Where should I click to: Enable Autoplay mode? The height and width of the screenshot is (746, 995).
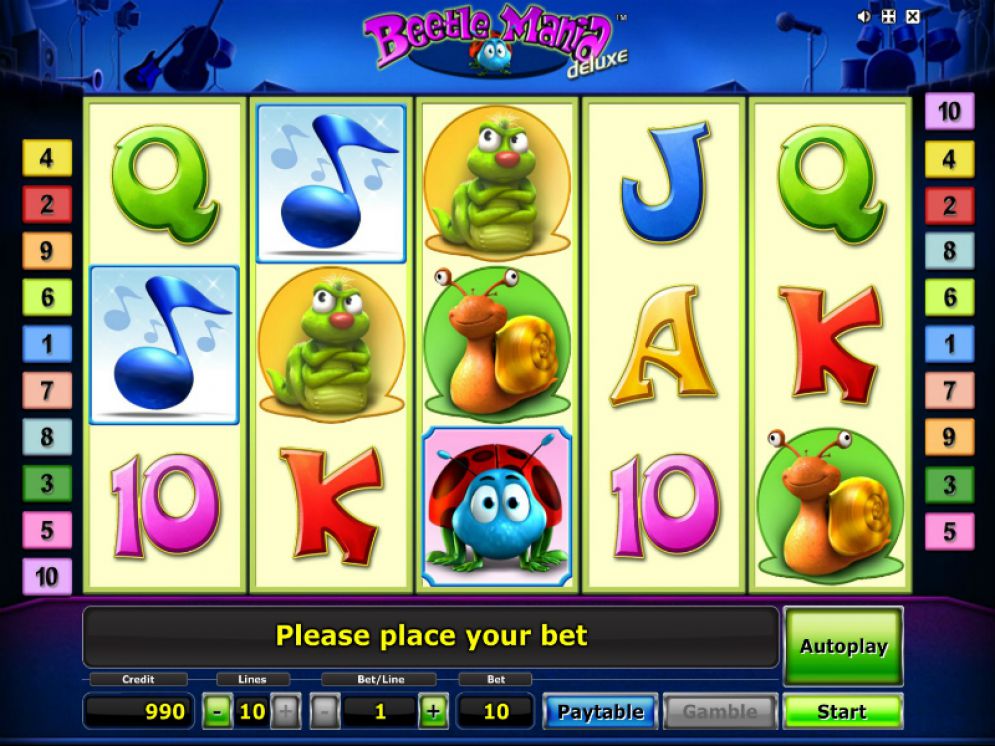point(842,646)
